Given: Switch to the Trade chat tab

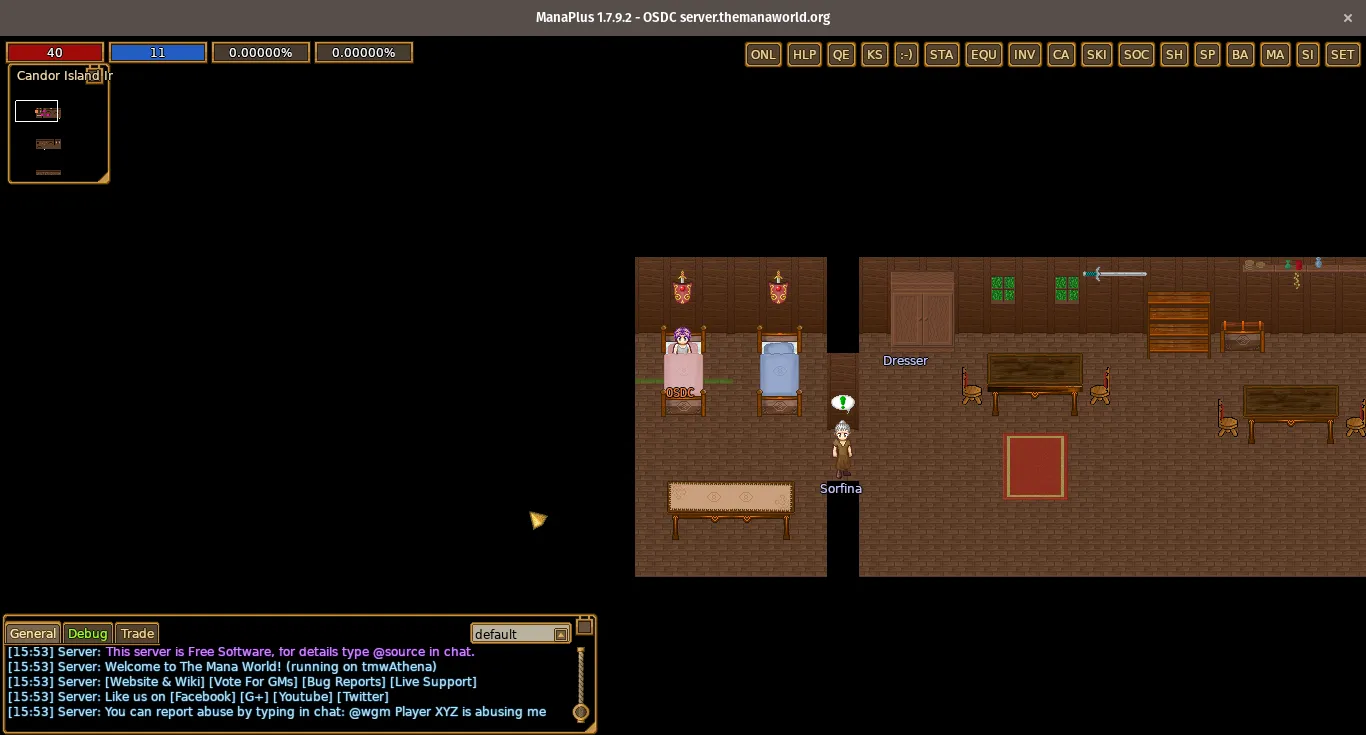Looking at the screenshot, I should 137,634.
